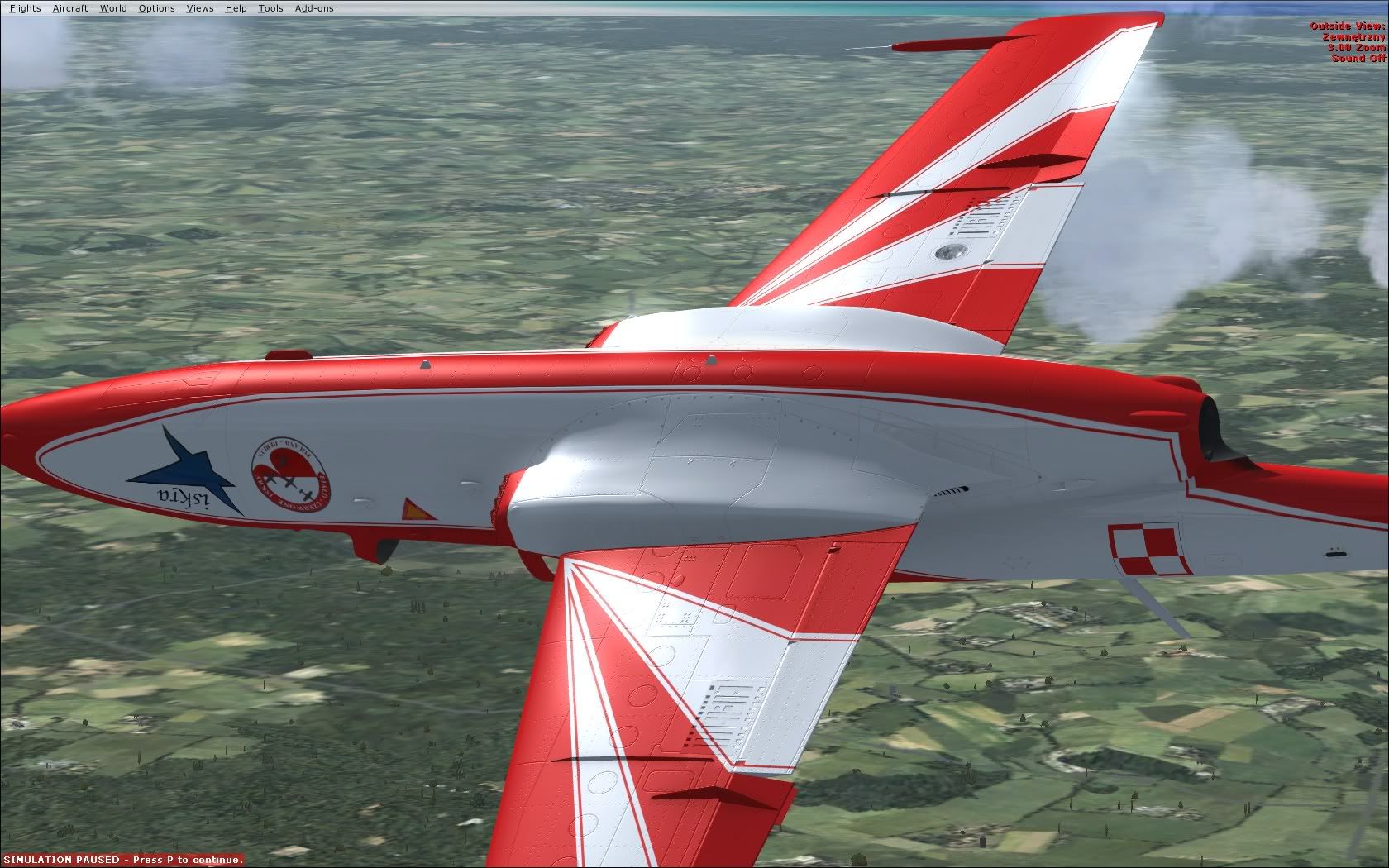This screenshot has width=1389, height=868.
Task: Open the Help menu
Action: [236, 8]
